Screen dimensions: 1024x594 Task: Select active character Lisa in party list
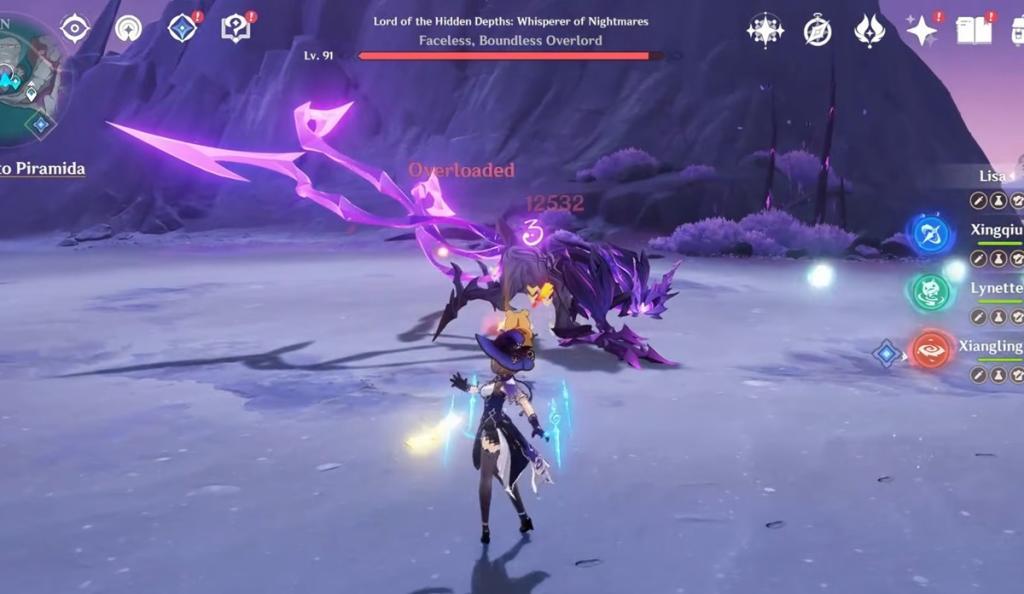tap(993, 176)
